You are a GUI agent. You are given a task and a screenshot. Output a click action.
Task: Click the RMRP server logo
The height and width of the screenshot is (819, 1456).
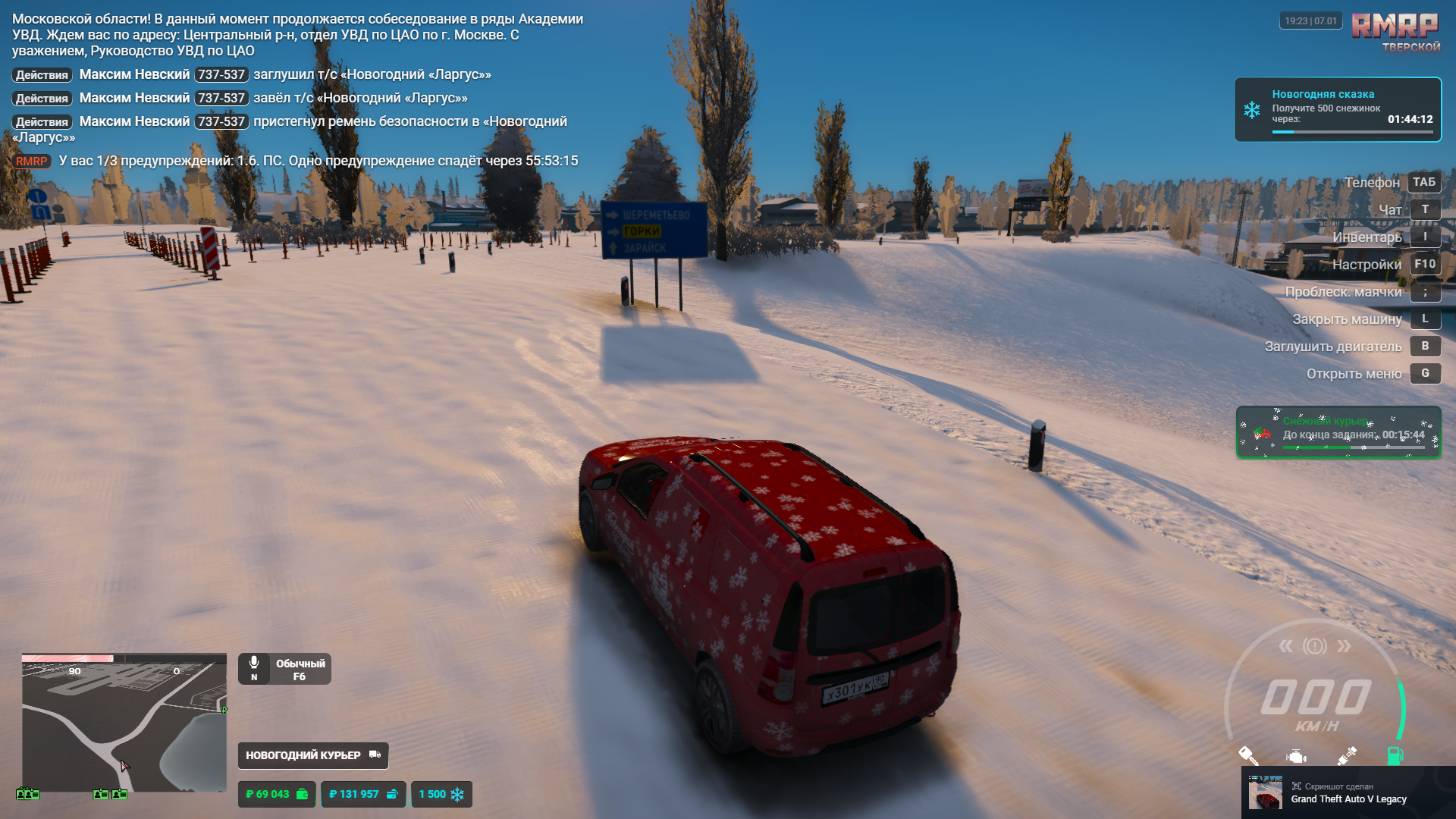(x=1395, y=27)
